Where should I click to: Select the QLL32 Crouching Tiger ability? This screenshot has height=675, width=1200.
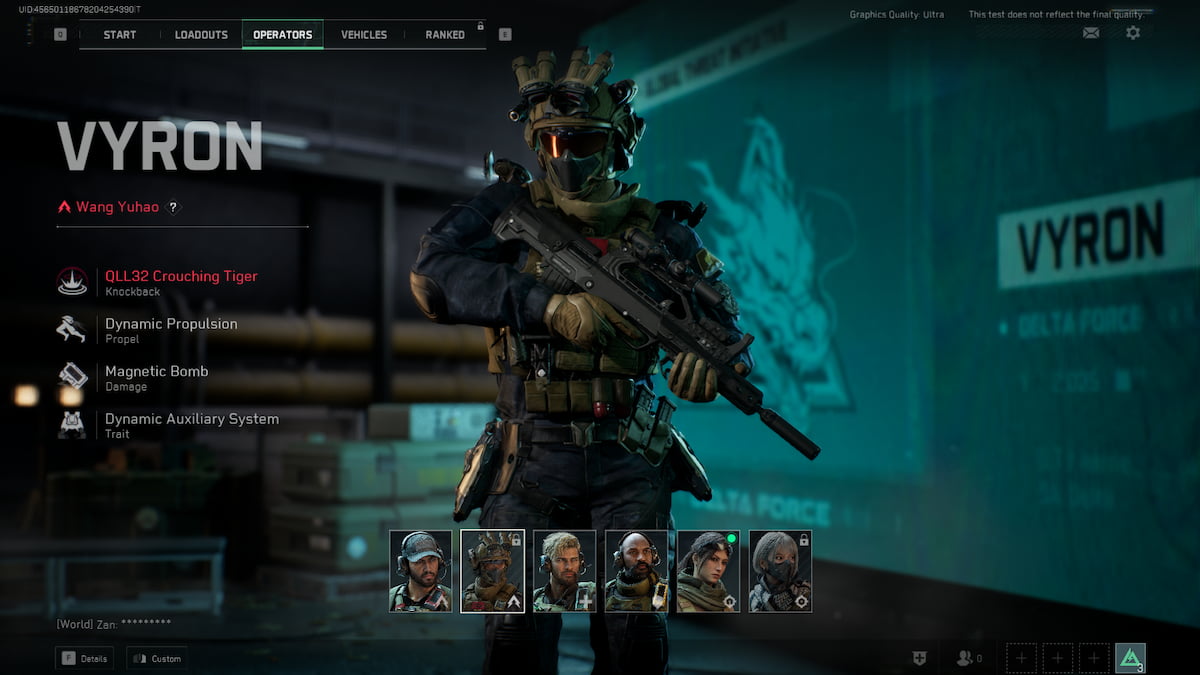(x=180, y=282)
